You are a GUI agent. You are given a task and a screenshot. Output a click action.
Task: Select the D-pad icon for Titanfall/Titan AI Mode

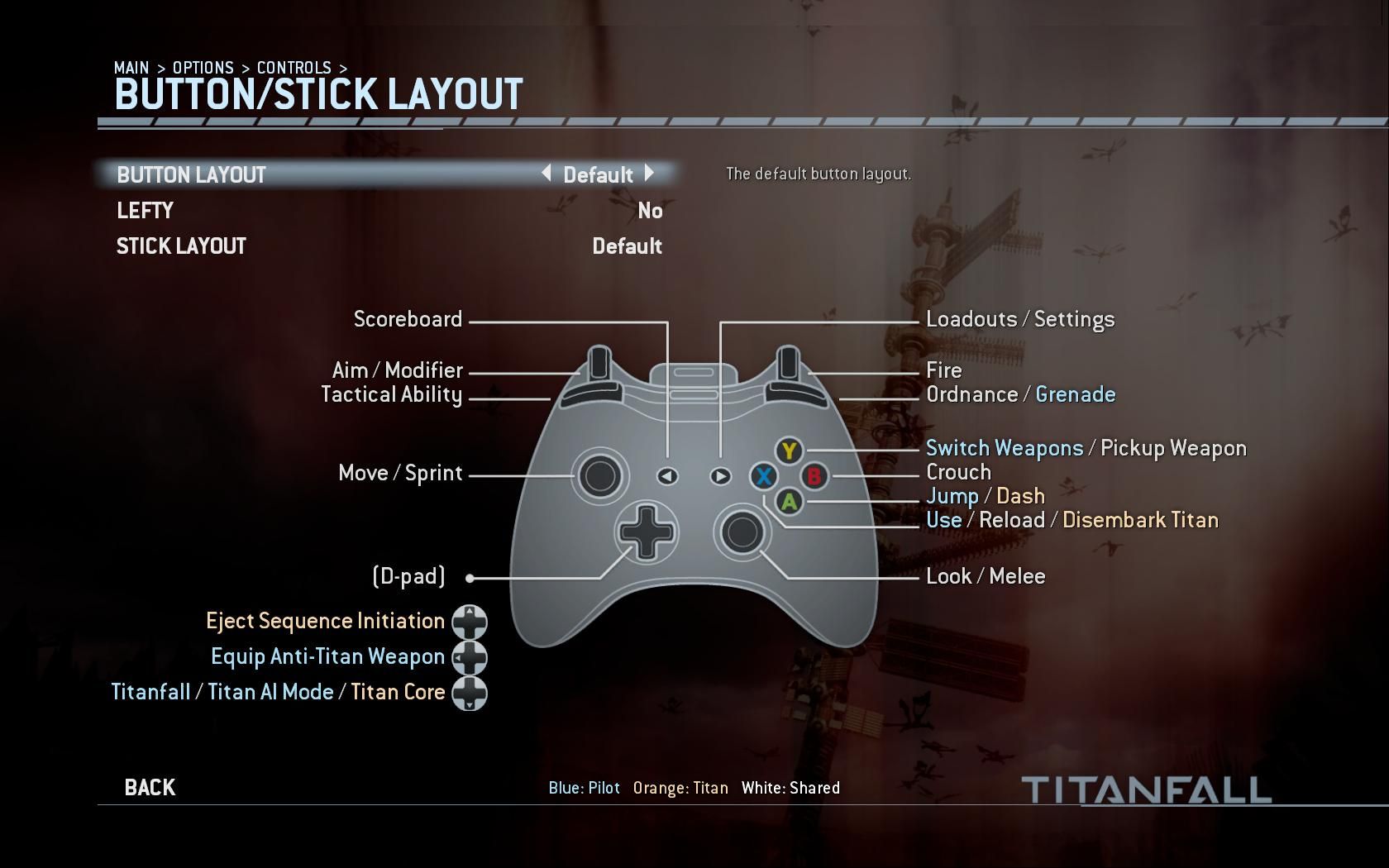[x=468, y=693]
